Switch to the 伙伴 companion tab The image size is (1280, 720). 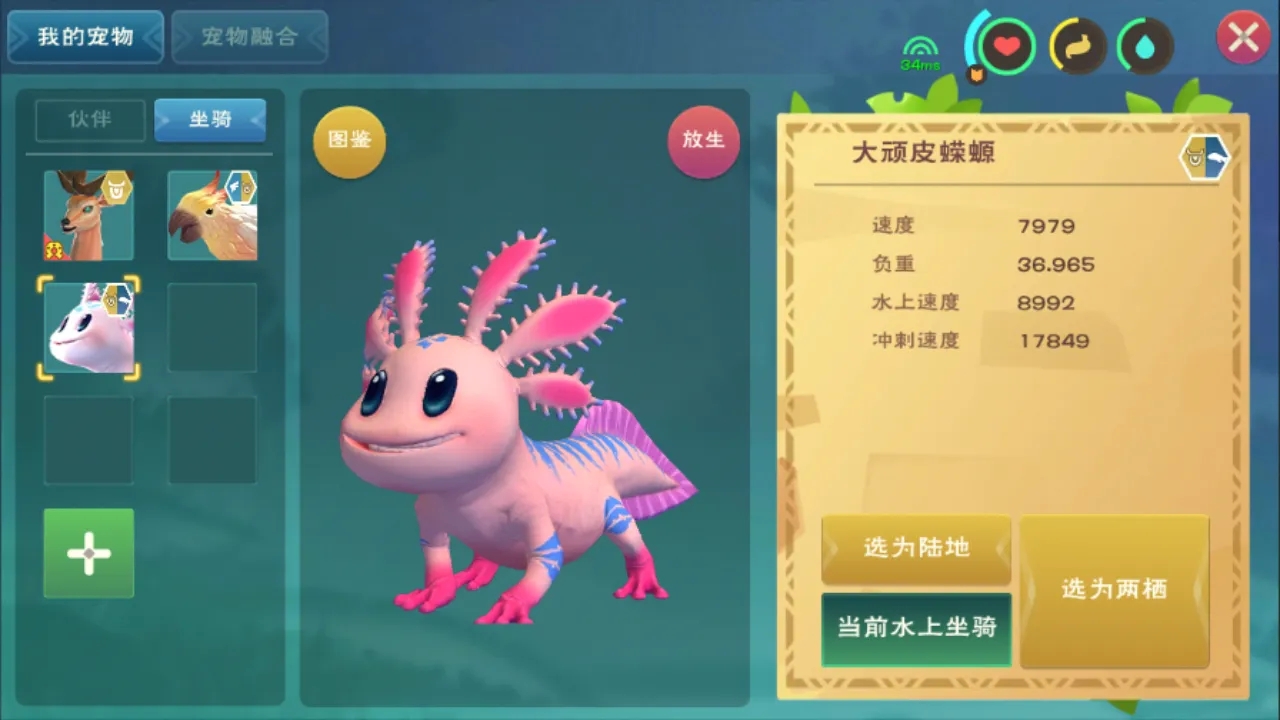point(90,120)
